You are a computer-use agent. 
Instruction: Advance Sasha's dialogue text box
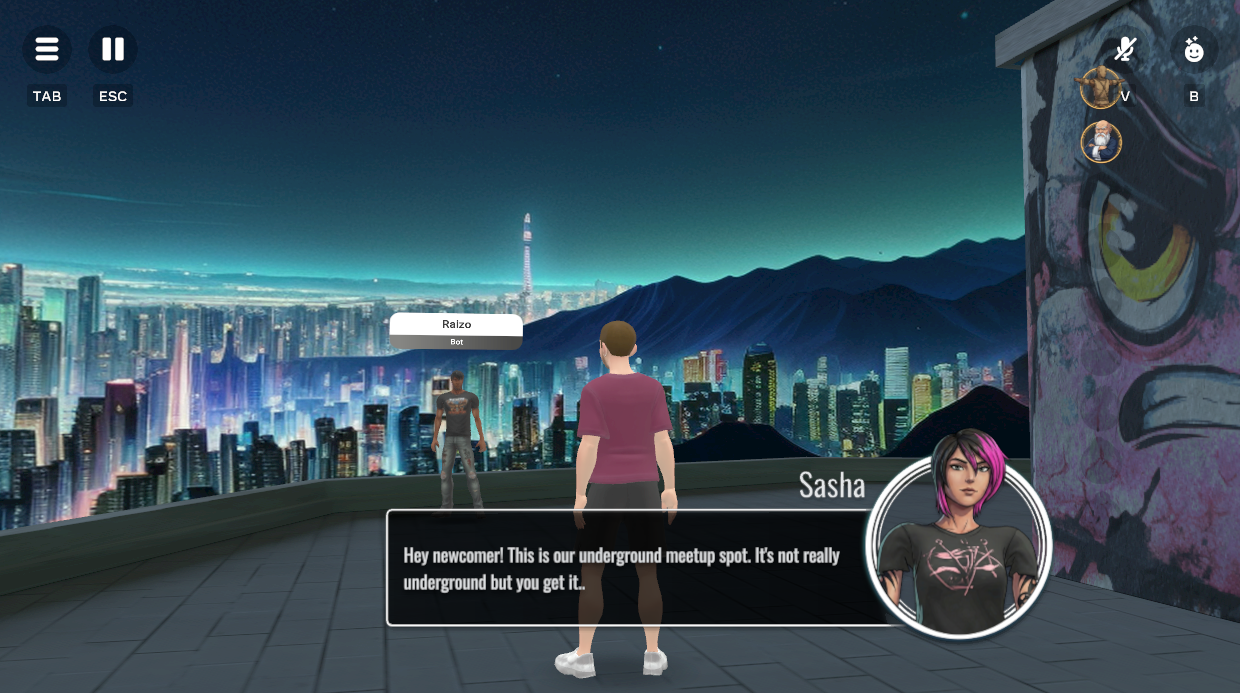(x=625, y=568)
